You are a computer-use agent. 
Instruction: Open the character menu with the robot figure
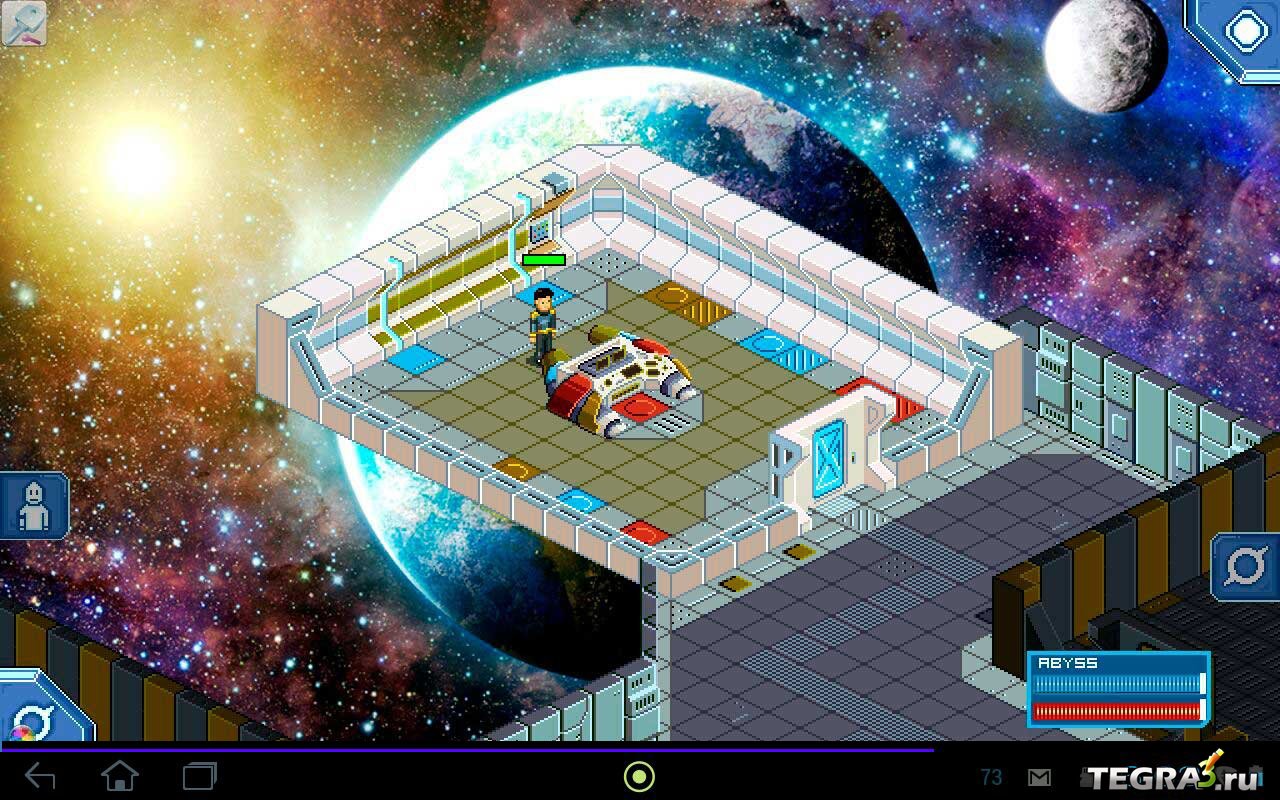coord(33,506)
